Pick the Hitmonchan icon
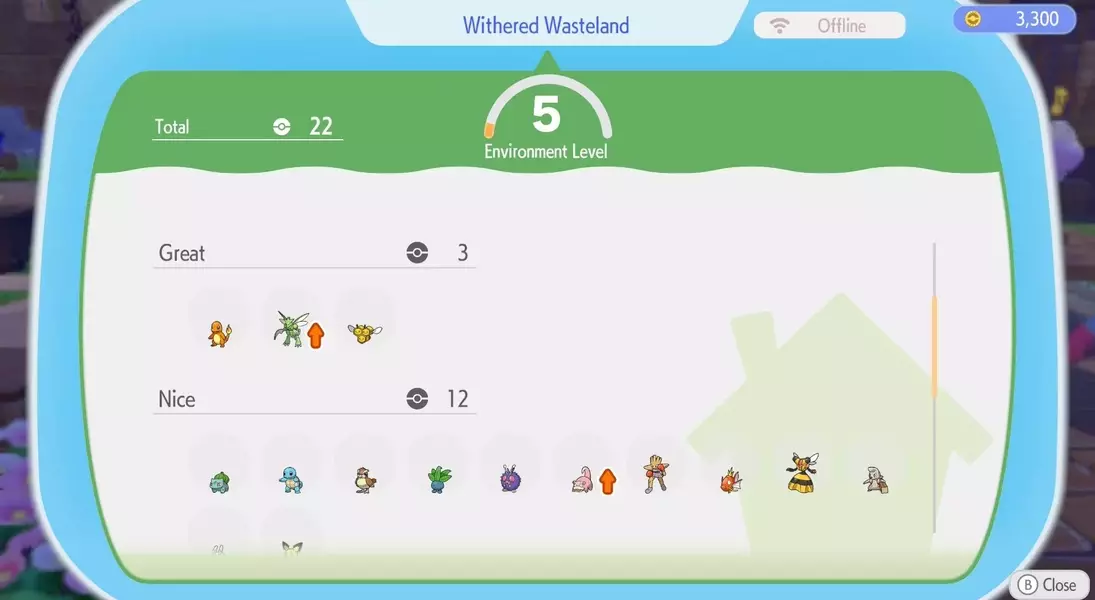This screenshot has width=1095, height=600. tap(655, 472)
